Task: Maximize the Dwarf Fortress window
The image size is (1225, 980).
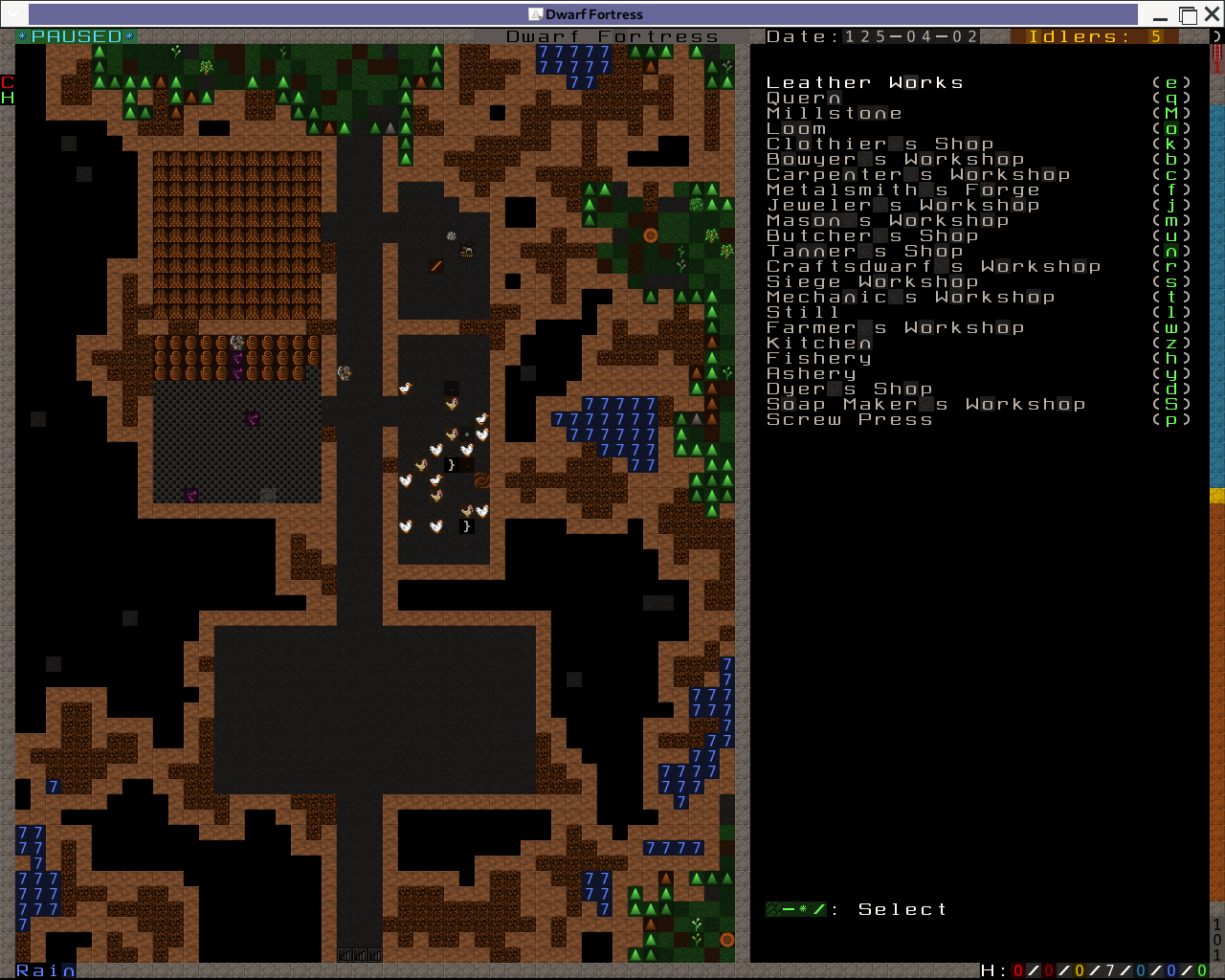Action: tap(1188, 14)
